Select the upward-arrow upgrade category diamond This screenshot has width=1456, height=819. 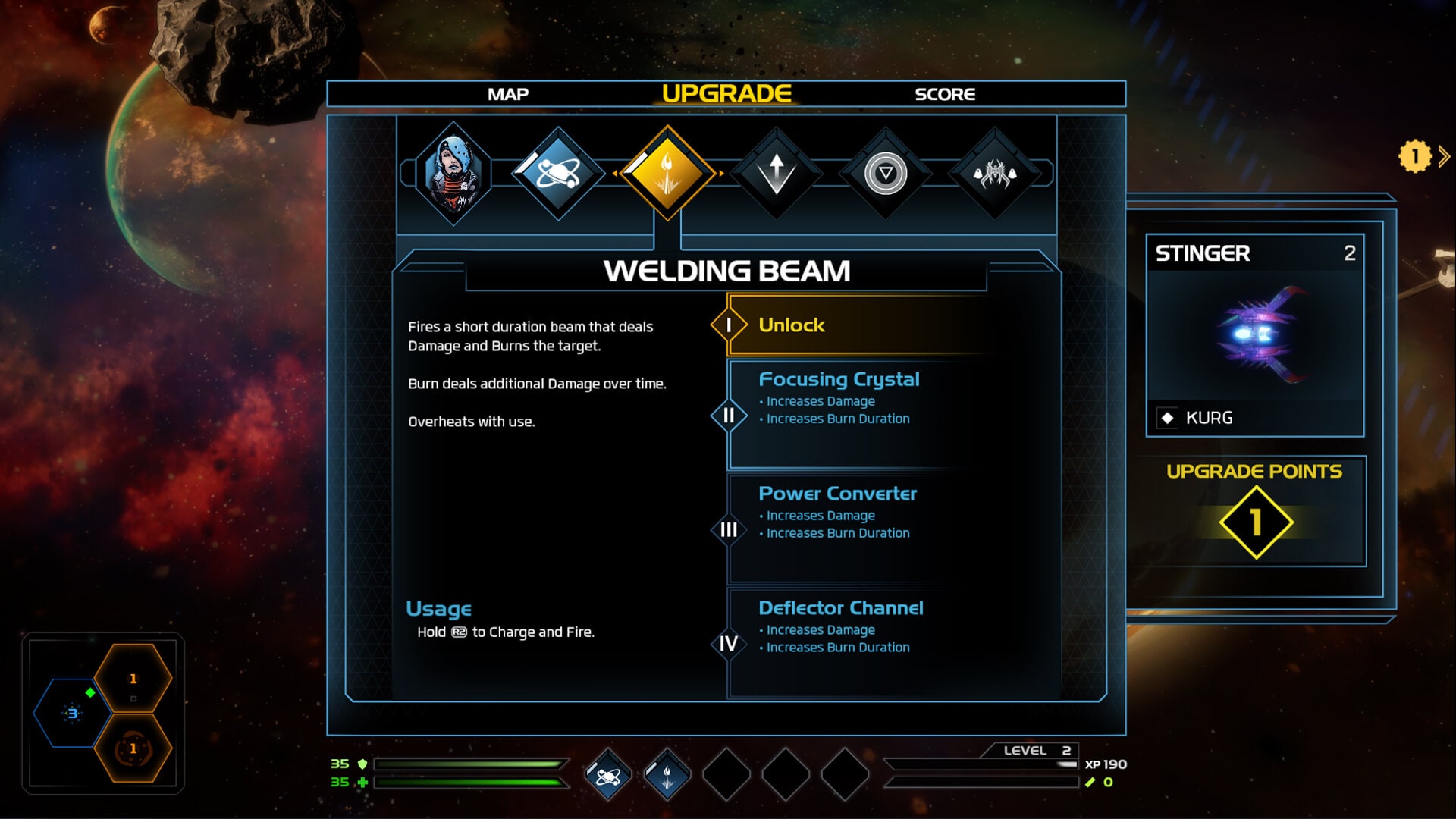pyautogui.click(x=777, y=173)
